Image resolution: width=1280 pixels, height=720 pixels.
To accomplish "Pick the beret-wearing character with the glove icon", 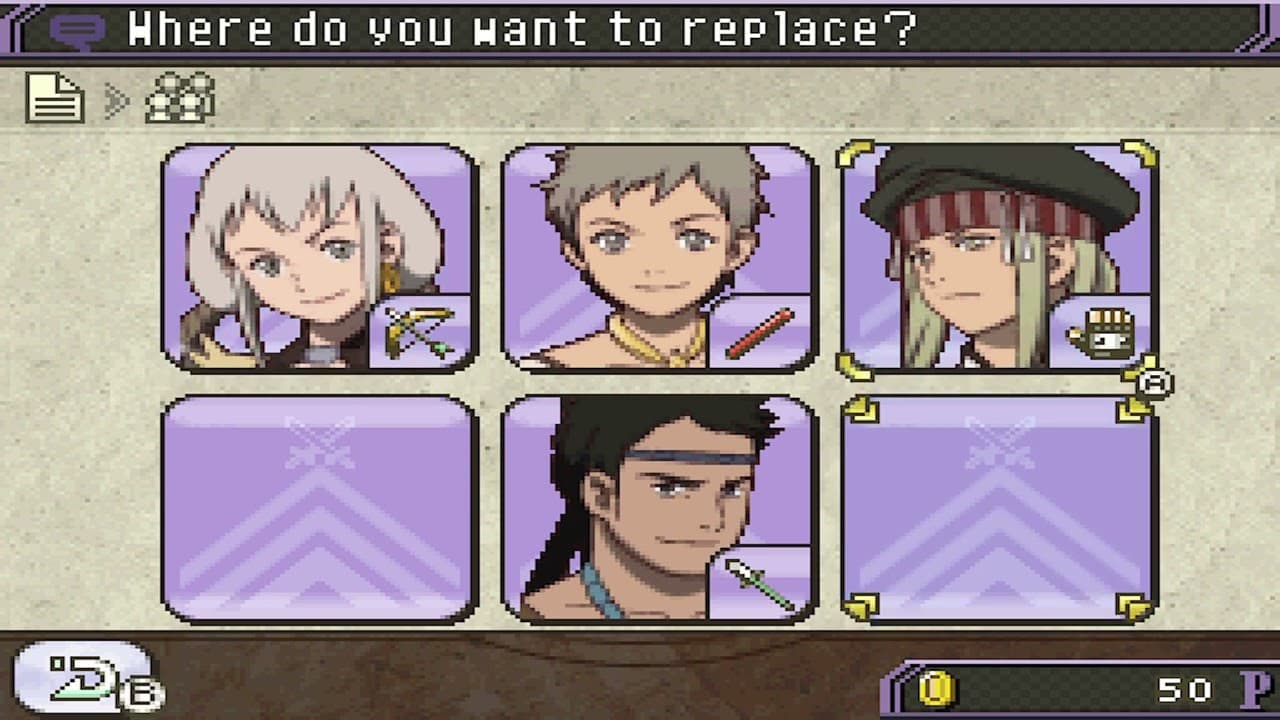I will pos(999,257).
